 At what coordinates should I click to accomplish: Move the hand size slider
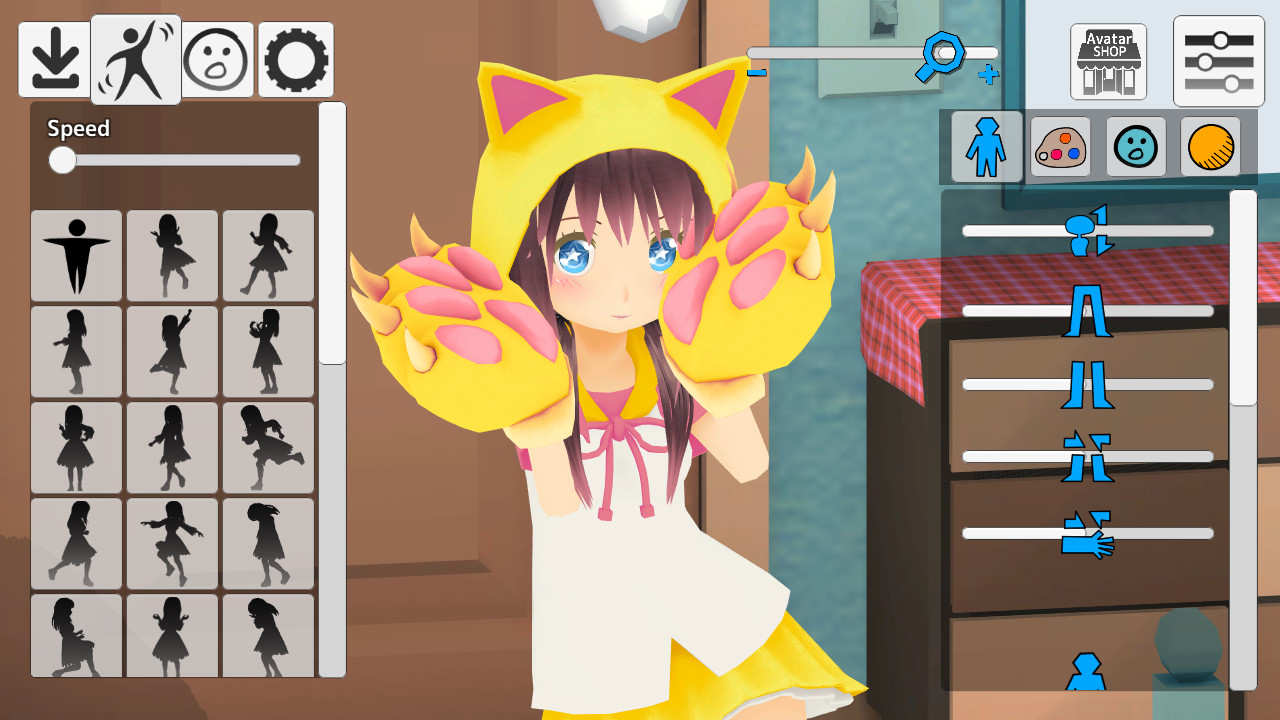[x=1087, y=533]
